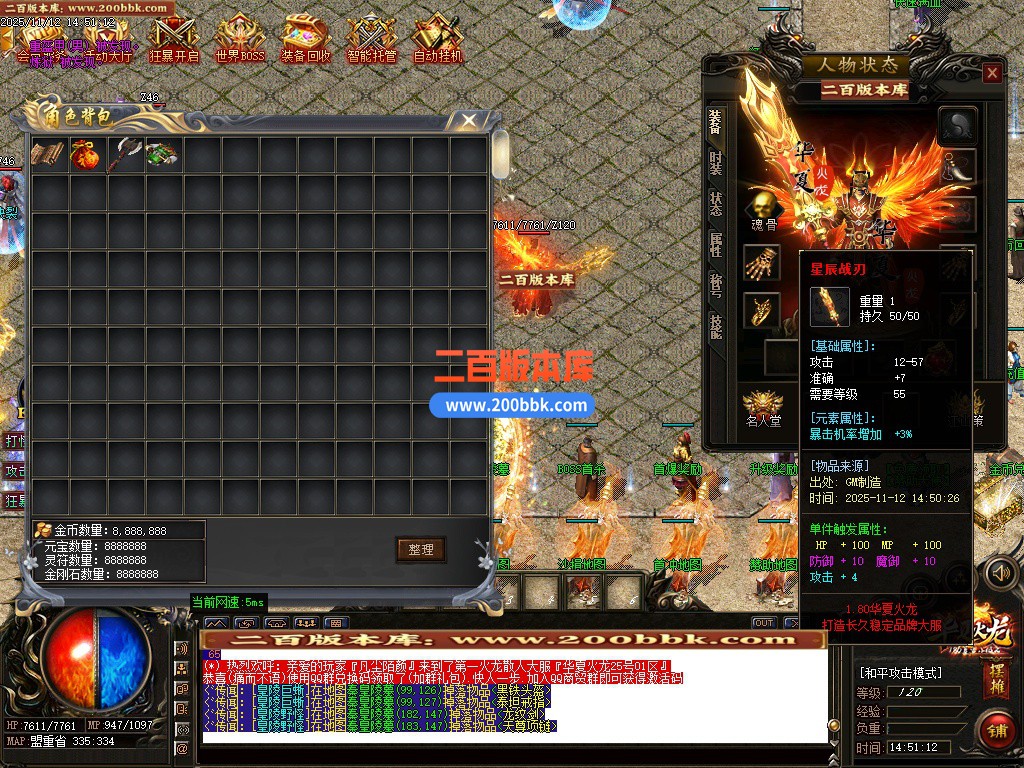
Task: Start 自动挂机 auto-battle
Action: [x=438, y=40]
